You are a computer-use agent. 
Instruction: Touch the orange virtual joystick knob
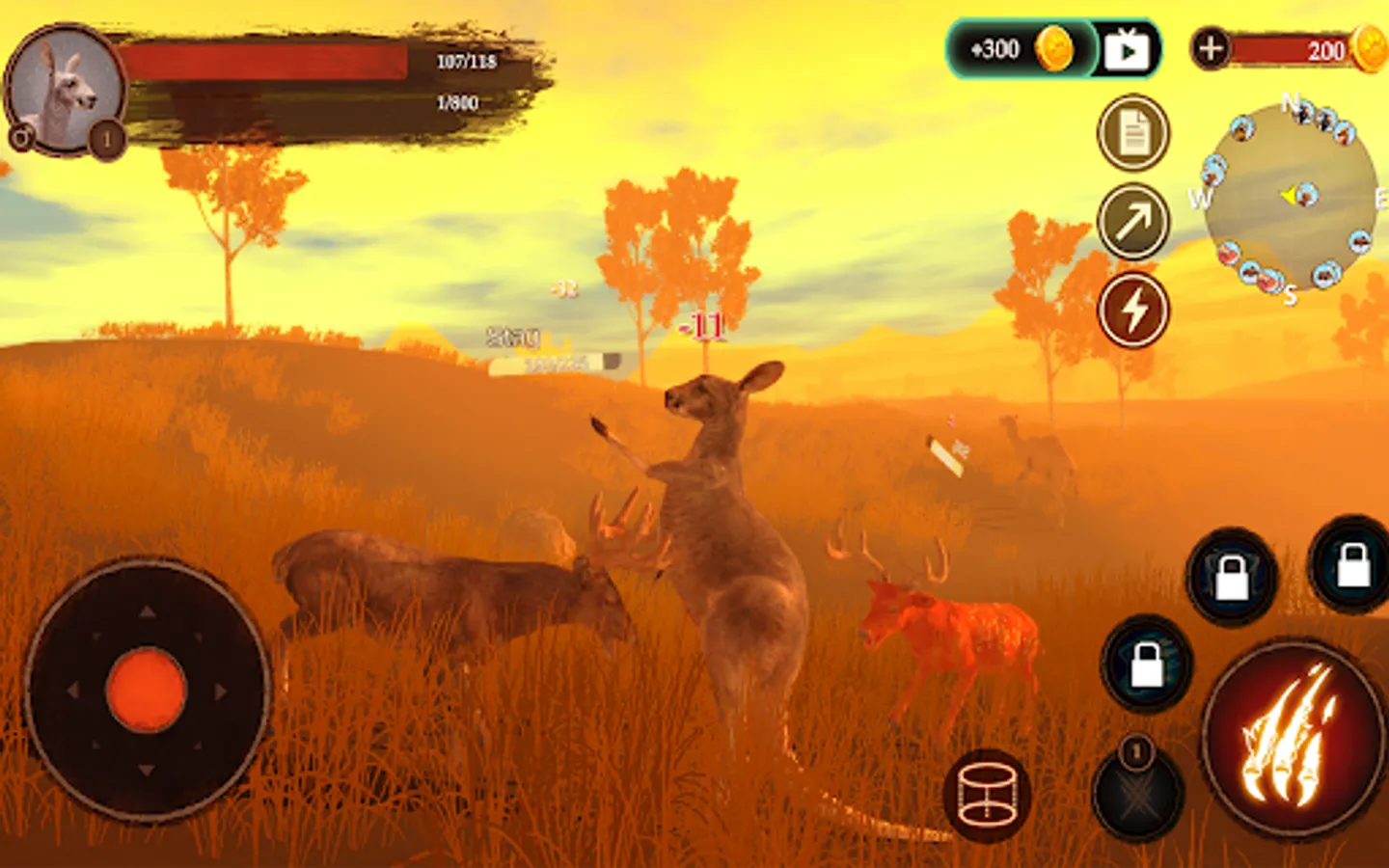146,691
